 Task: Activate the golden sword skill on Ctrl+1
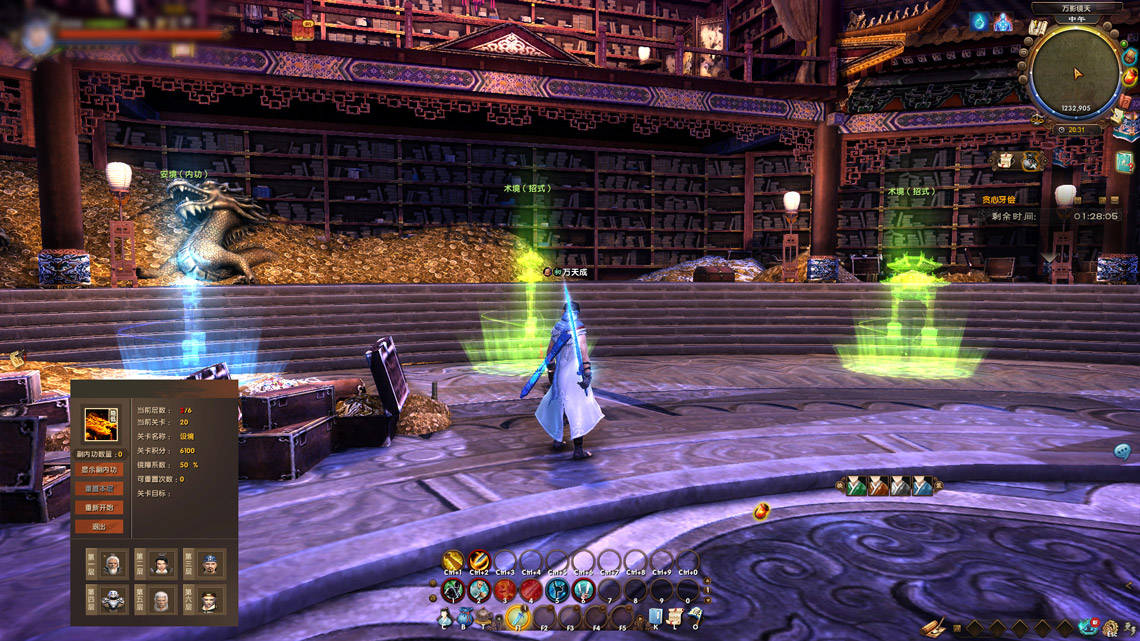click(453, 561)
